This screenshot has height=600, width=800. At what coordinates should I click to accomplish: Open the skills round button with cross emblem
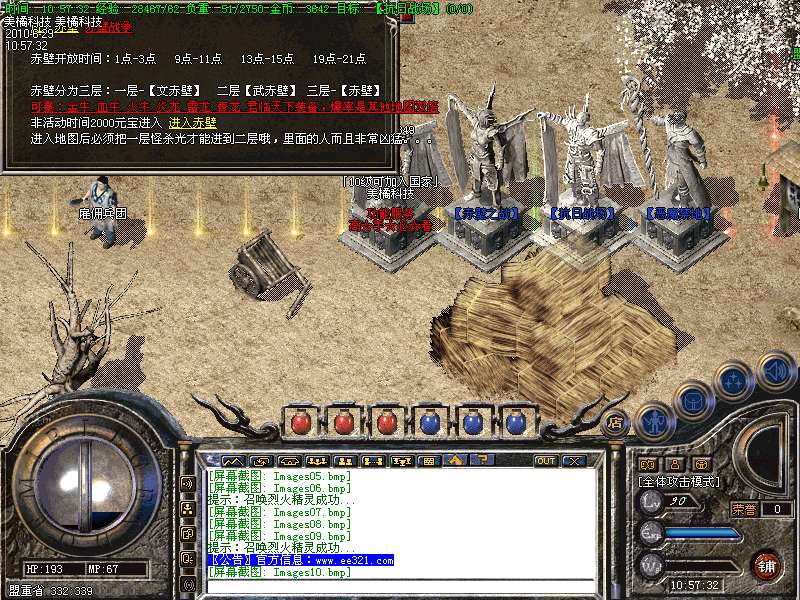tap(734, 380)
